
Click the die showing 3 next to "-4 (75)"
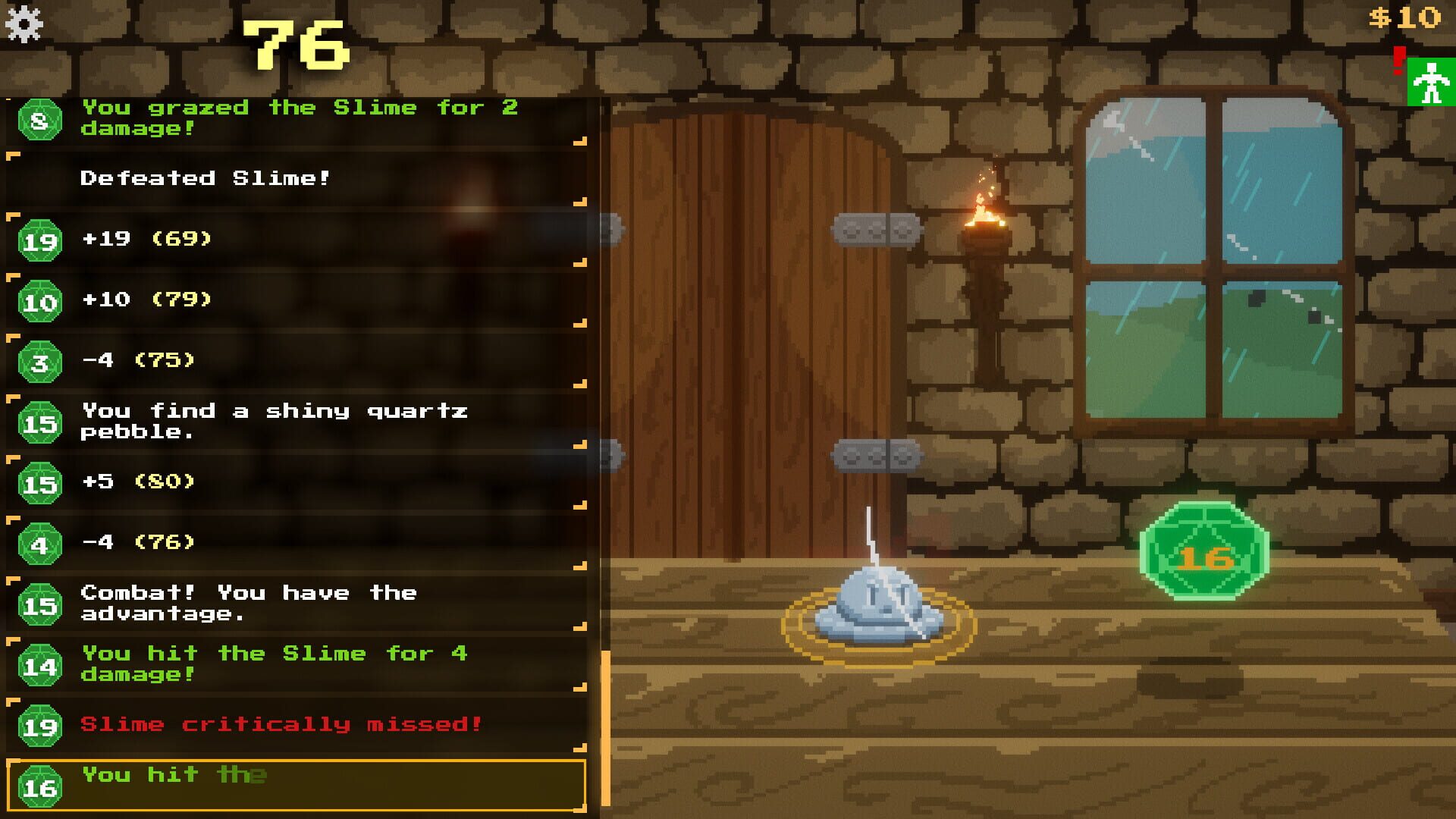pyautogui.click(x=42, y=360)
